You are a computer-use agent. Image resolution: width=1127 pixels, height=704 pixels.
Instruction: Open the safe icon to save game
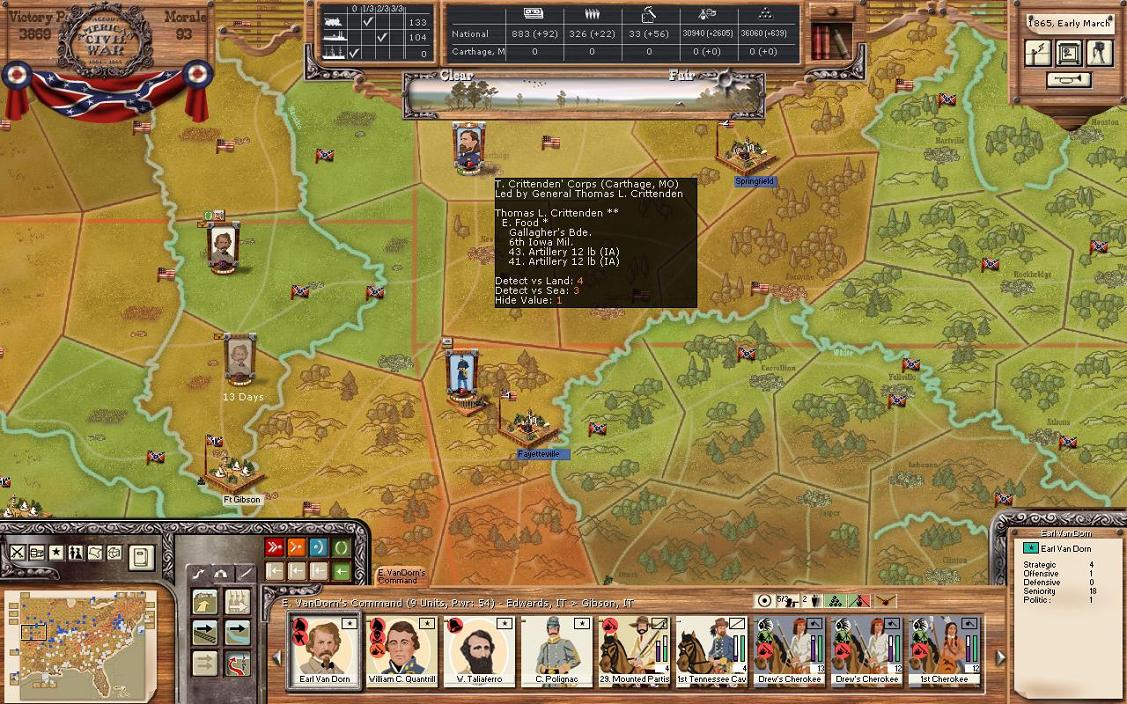(x=1069, y=52)
